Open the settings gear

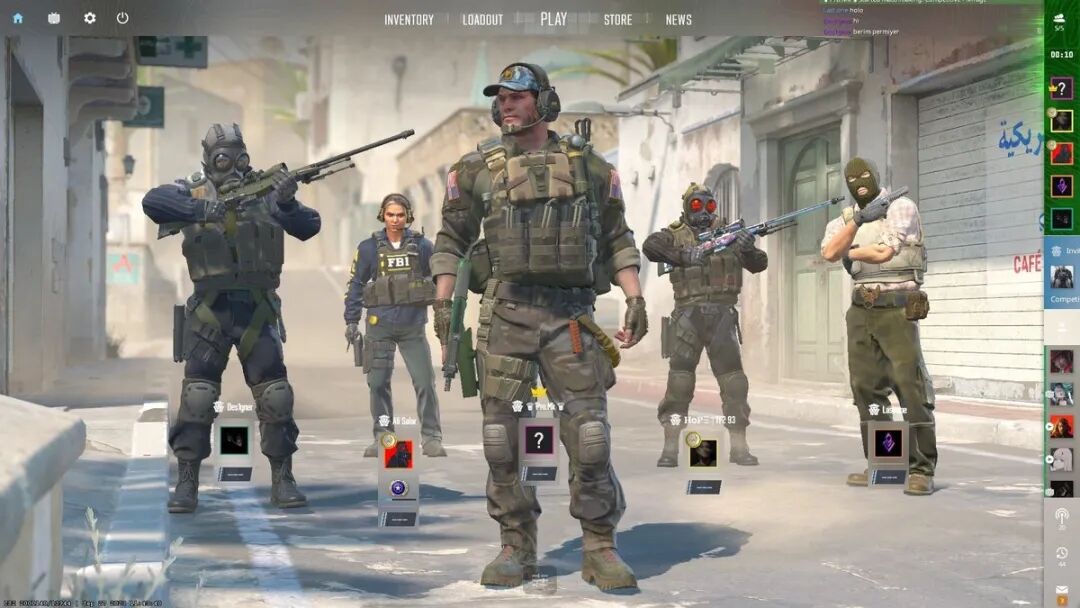point(90,18)
